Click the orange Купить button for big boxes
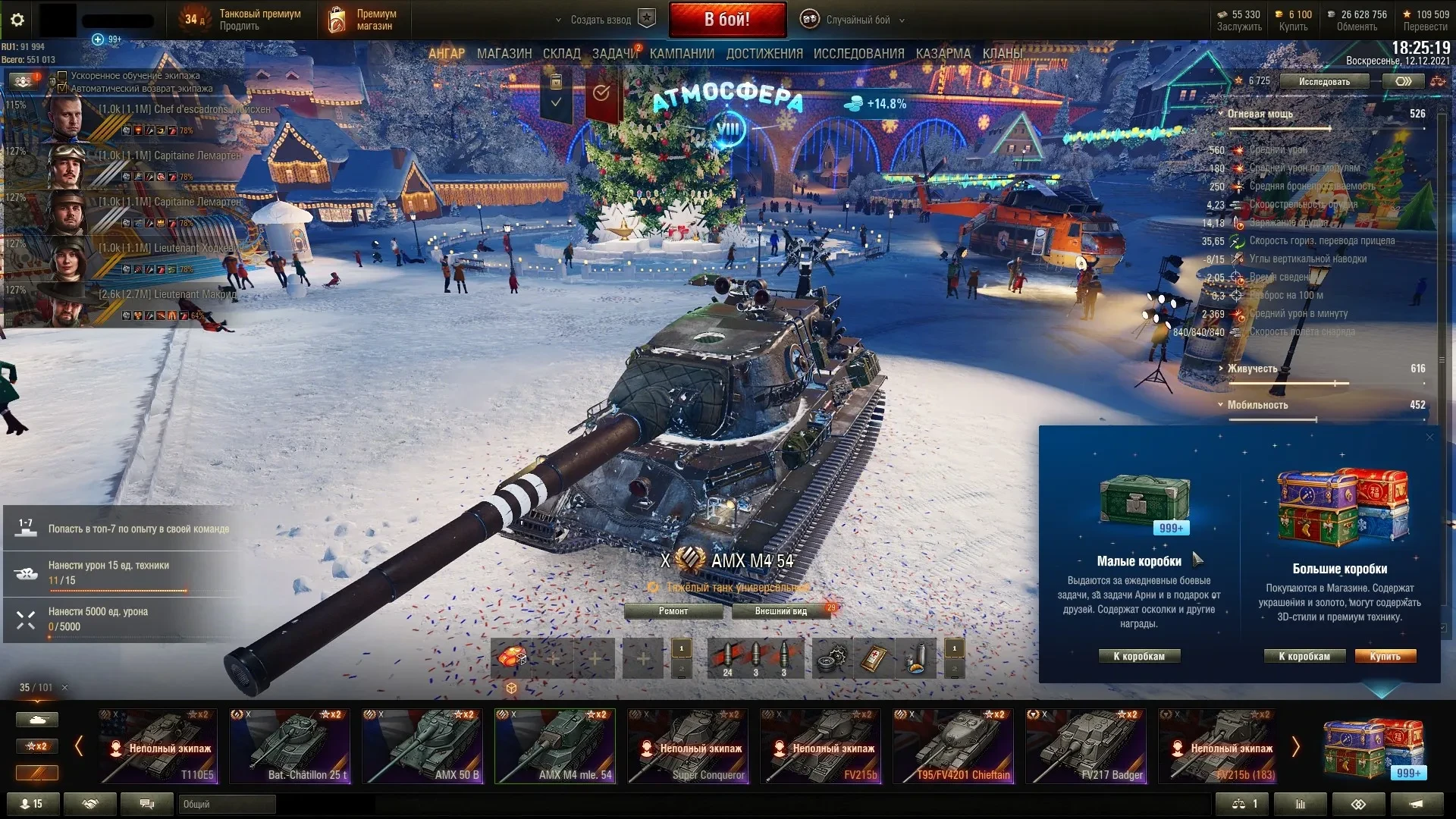This screenshot has width=1456, height=819. (1385, 657)
